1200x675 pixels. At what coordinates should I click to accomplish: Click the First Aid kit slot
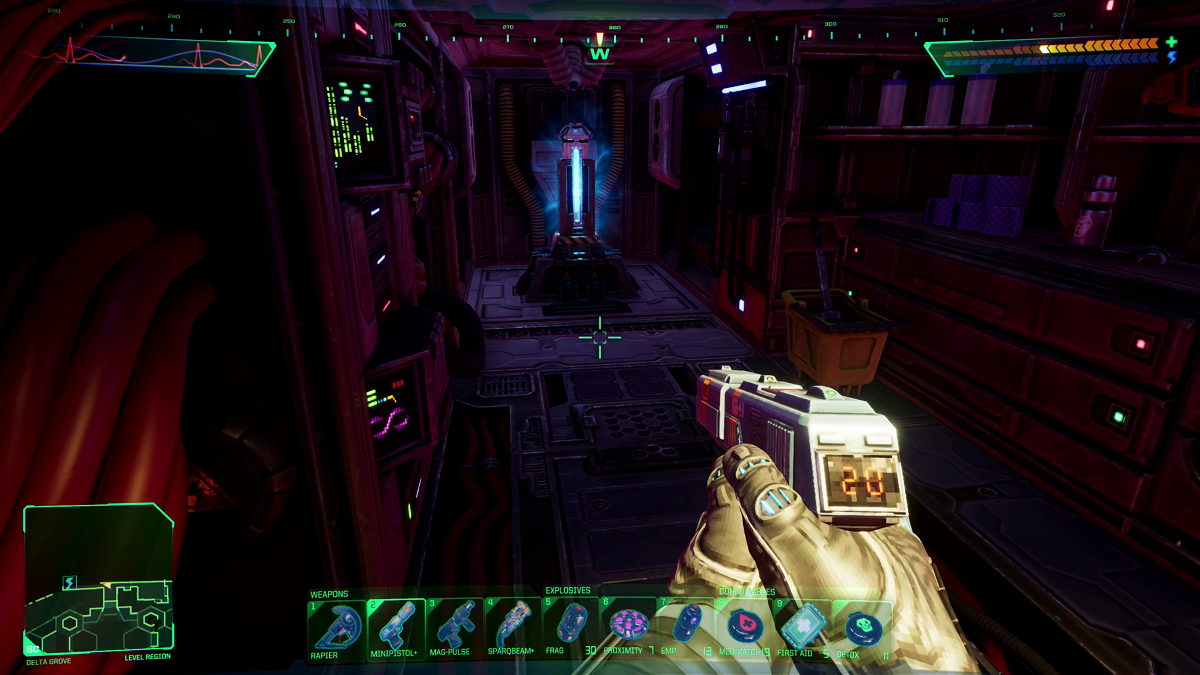pos(803,627)
